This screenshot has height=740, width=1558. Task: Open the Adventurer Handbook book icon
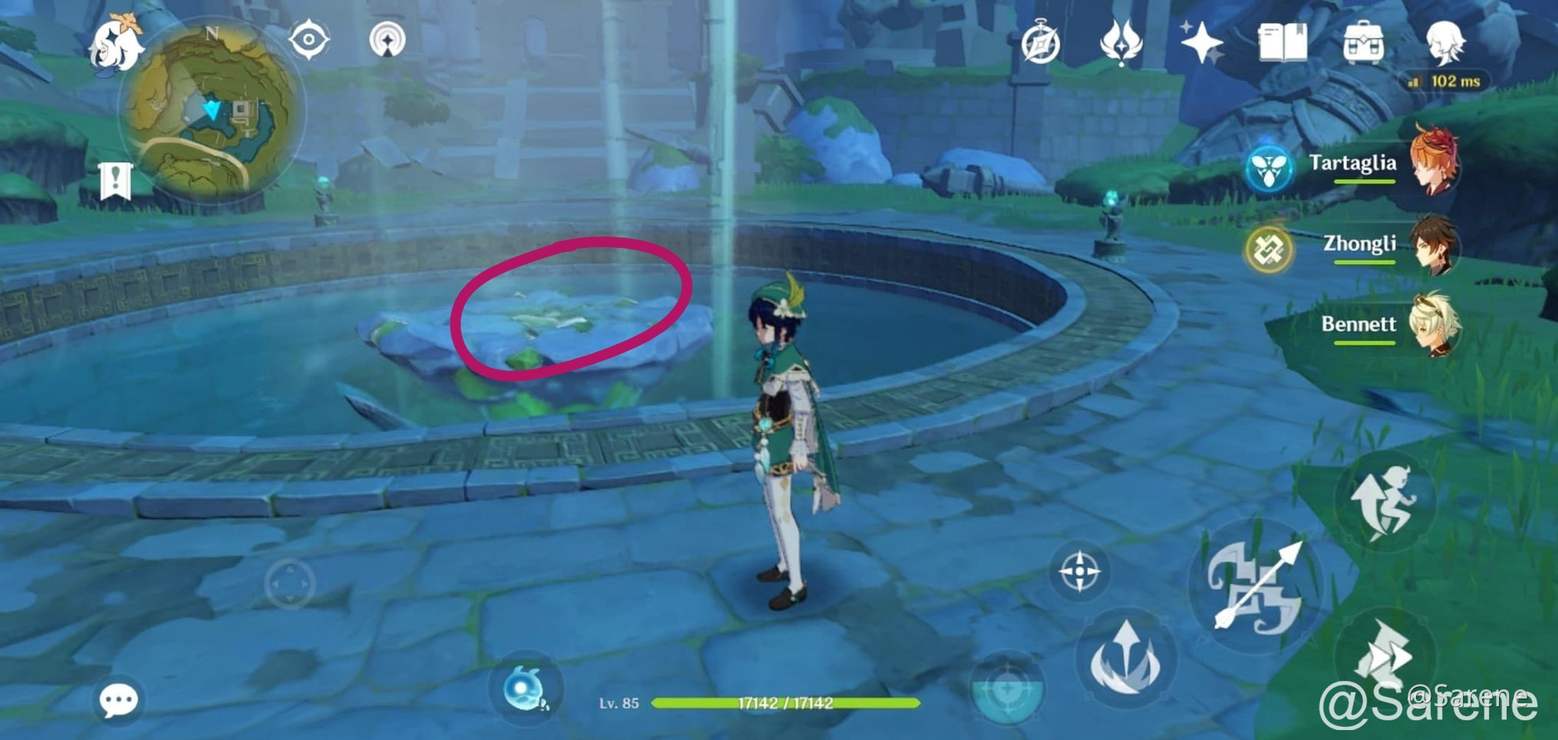[x=1282, y=42]
